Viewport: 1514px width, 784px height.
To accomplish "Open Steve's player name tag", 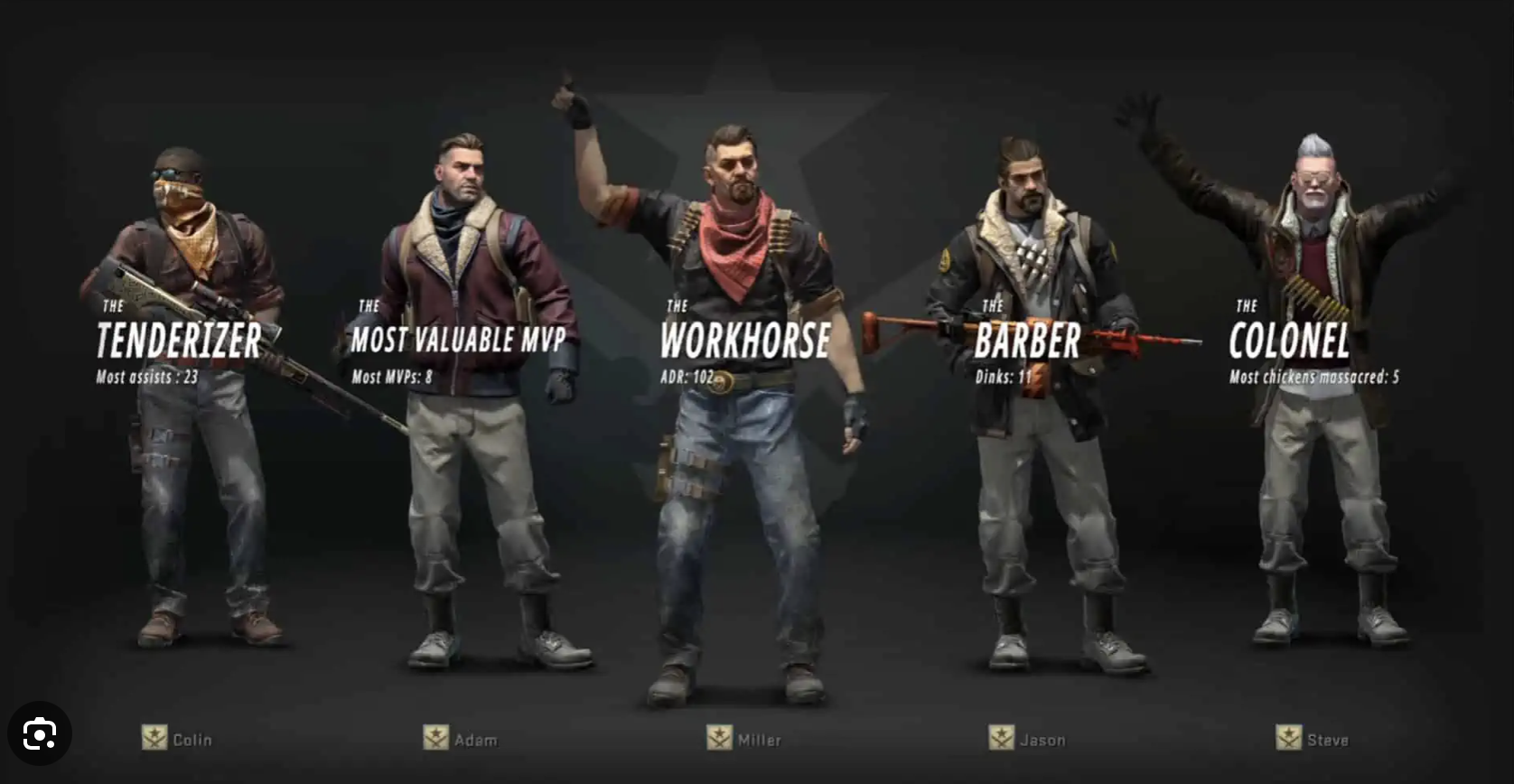I will [1327, 740].
